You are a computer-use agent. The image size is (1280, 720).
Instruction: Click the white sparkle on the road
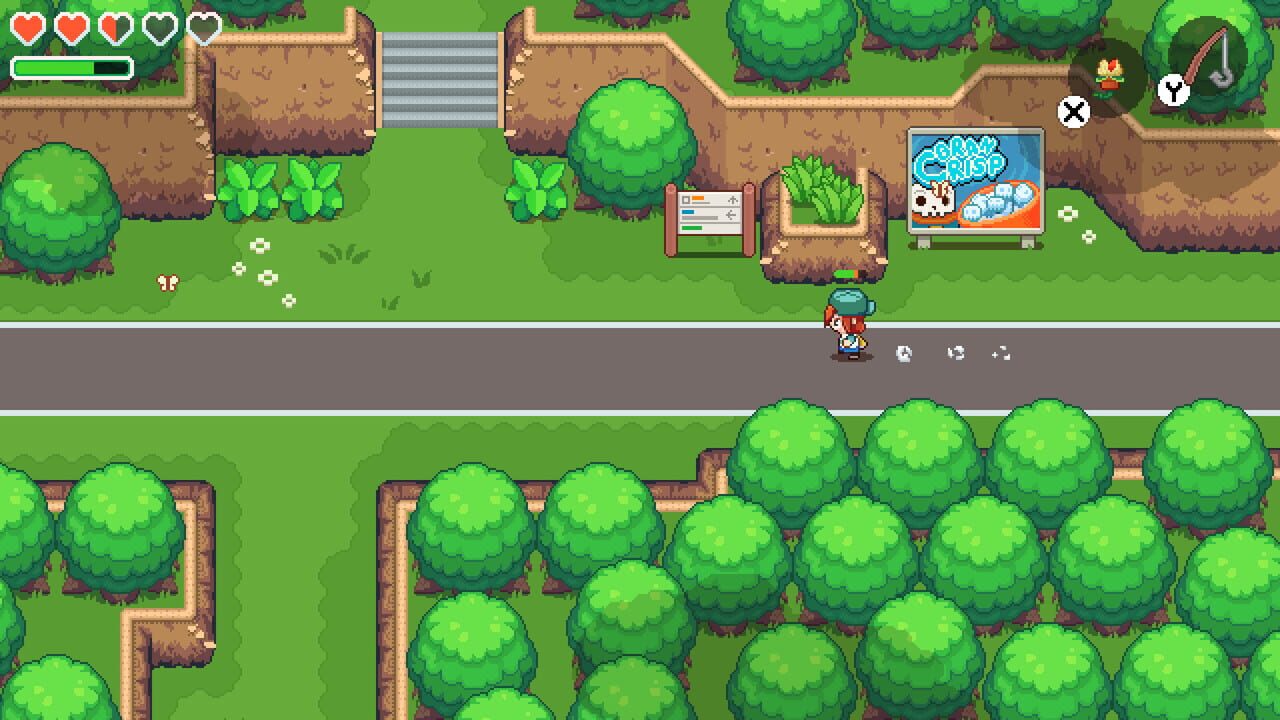tap(903, 354)
